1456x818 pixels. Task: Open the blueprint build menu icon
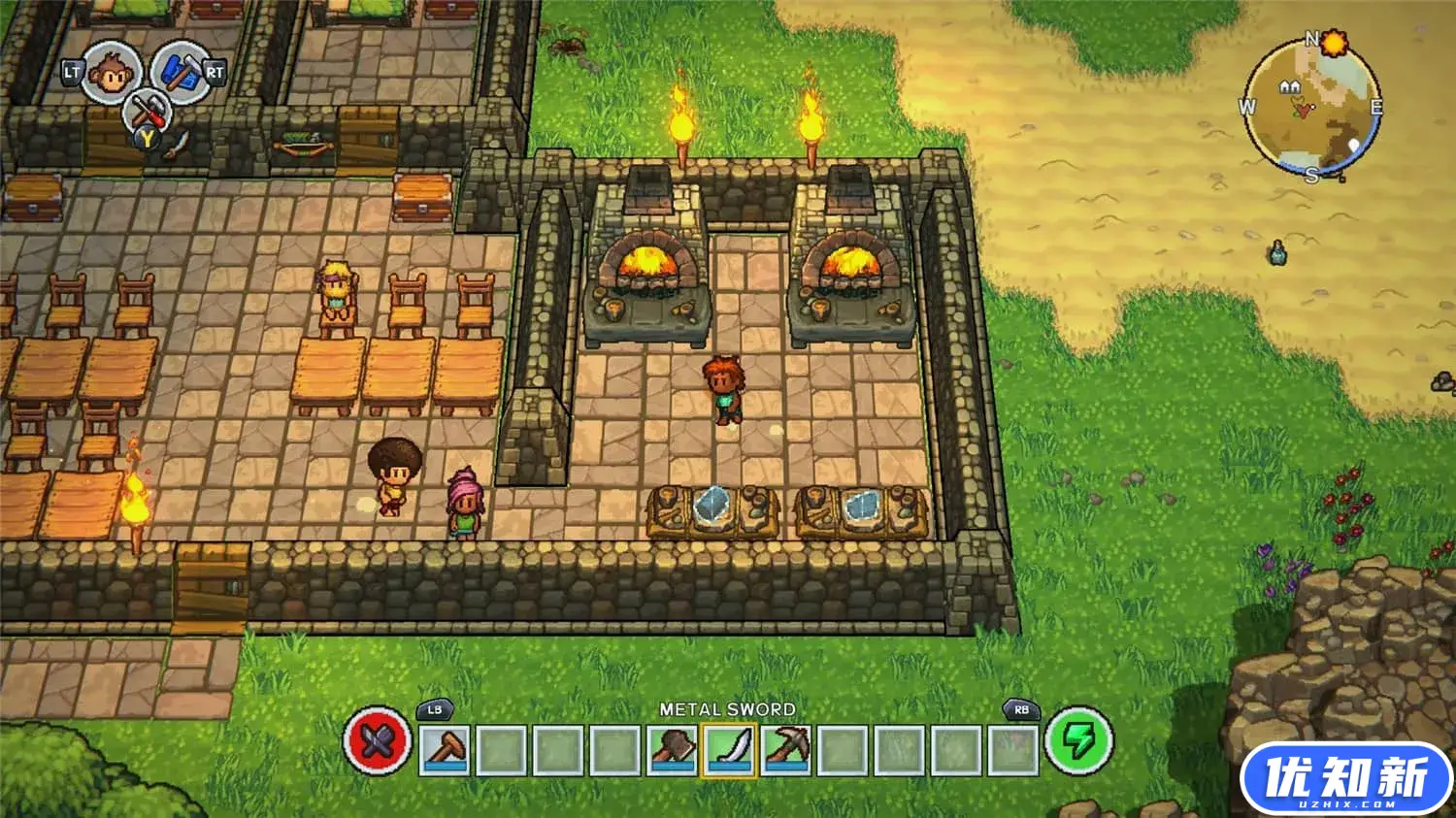point(181,71)
